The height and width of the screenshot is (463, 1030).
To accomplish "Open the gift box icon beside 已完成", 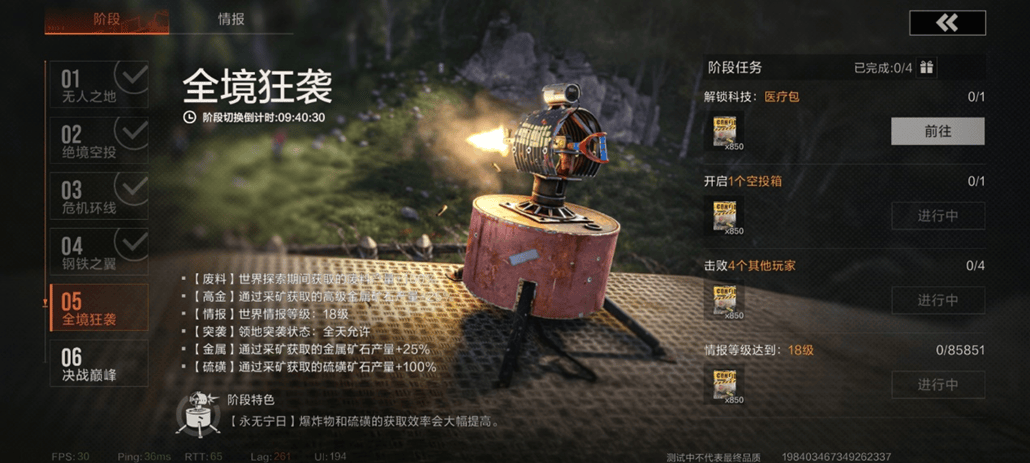I will (x=927, y=68).
